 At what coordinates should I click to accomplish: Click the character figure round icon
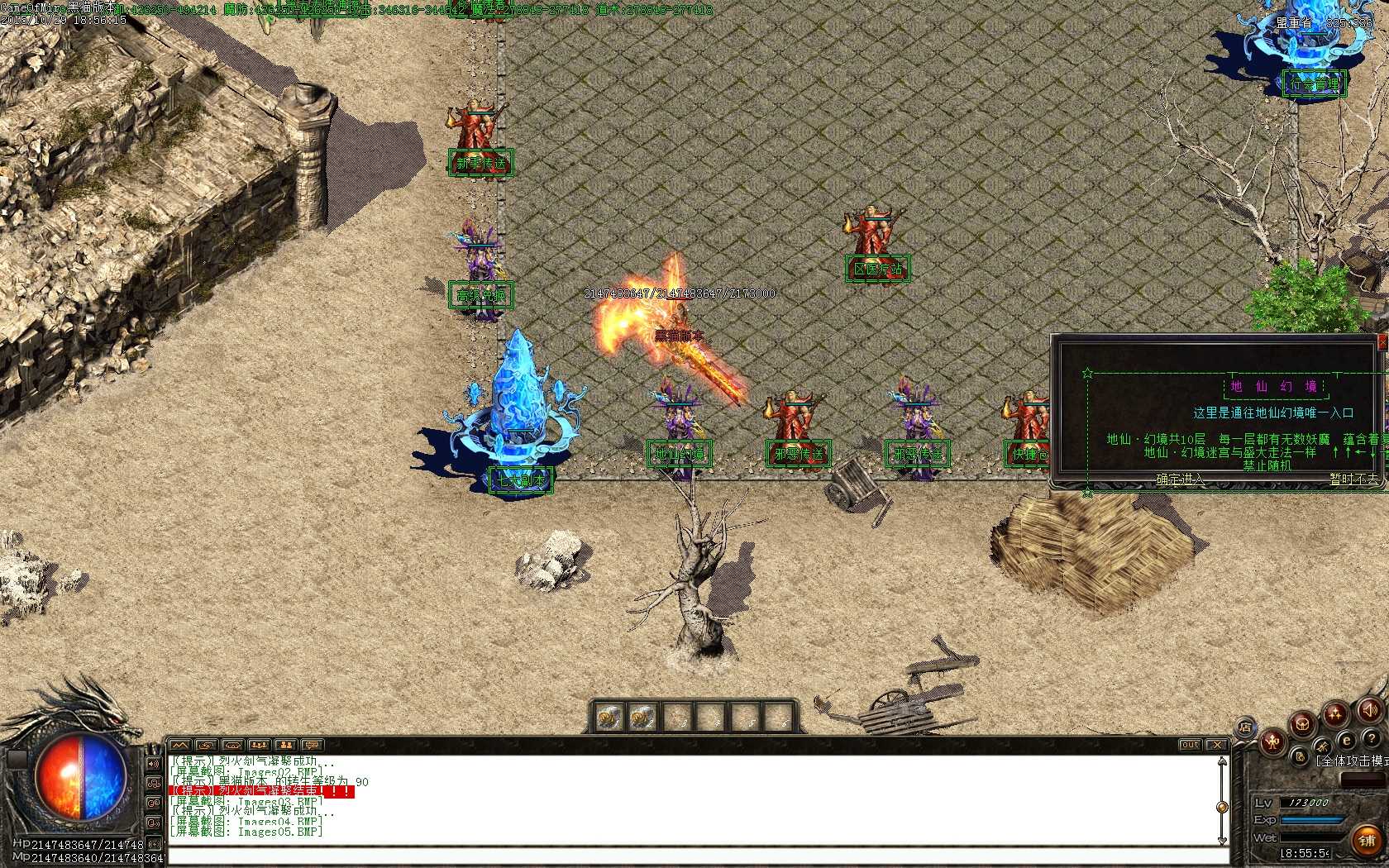pyautogui.click(x=1272, y=744)
